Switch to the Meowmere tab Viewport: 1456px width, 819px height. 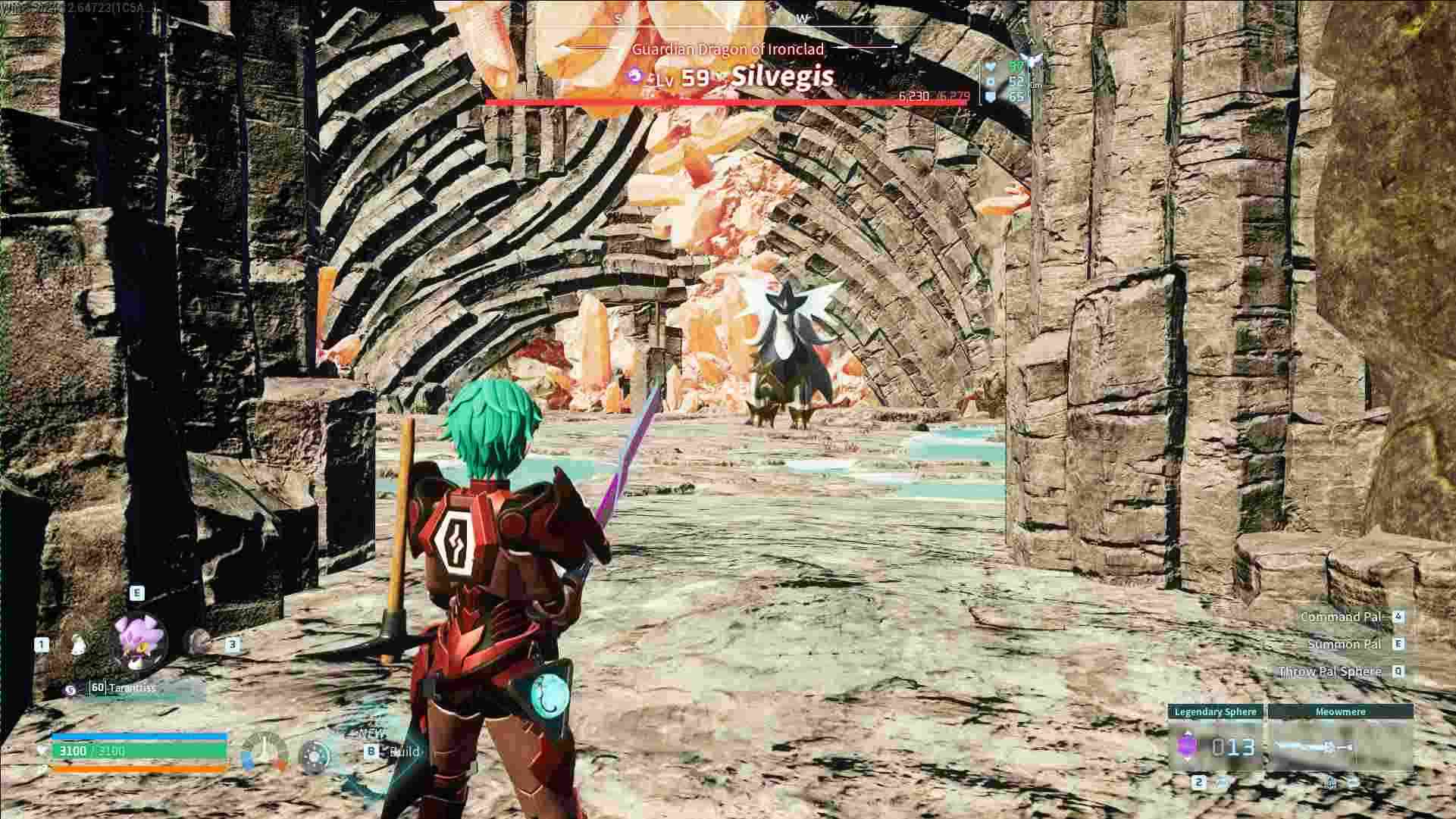tap(1341, 712)
